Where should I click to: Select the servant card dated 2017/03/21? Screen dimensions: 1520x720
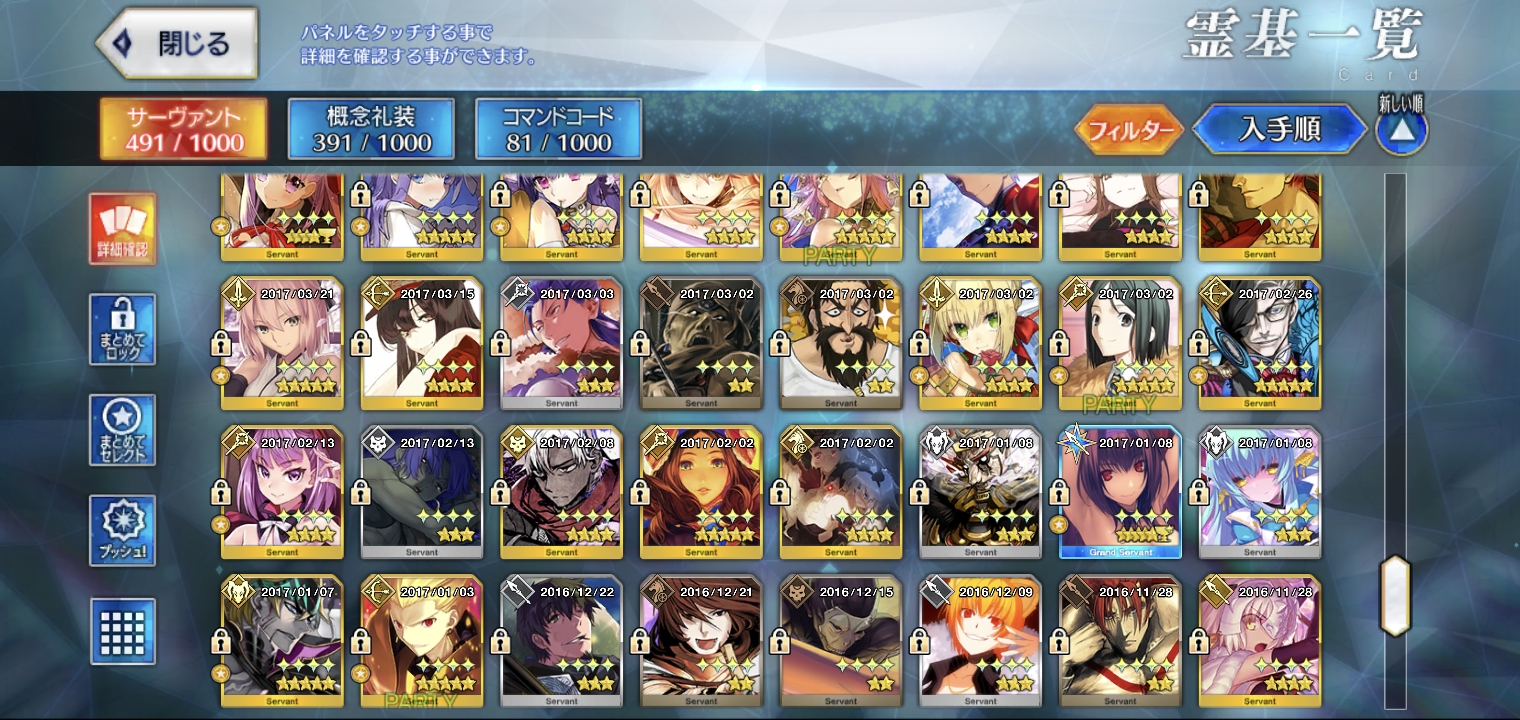(282, 343)
